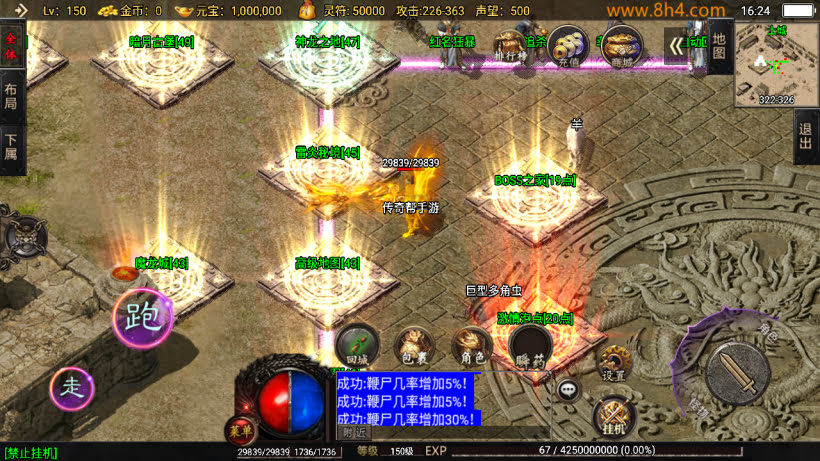
Task: Open the 包裹 bag inventory
Action: coord(413,346)
